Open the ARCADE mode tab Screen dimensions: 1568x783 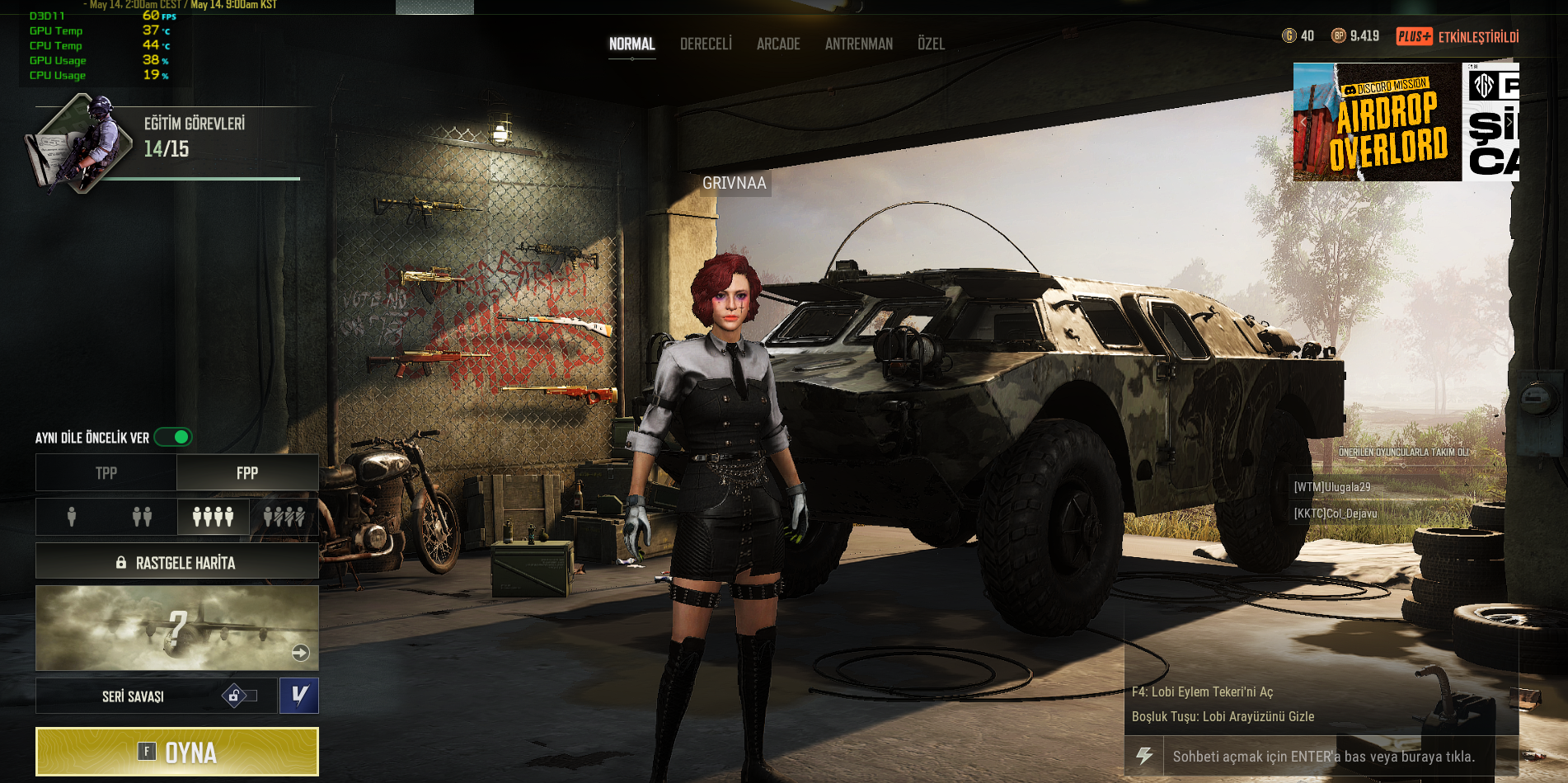coord(778,44)
